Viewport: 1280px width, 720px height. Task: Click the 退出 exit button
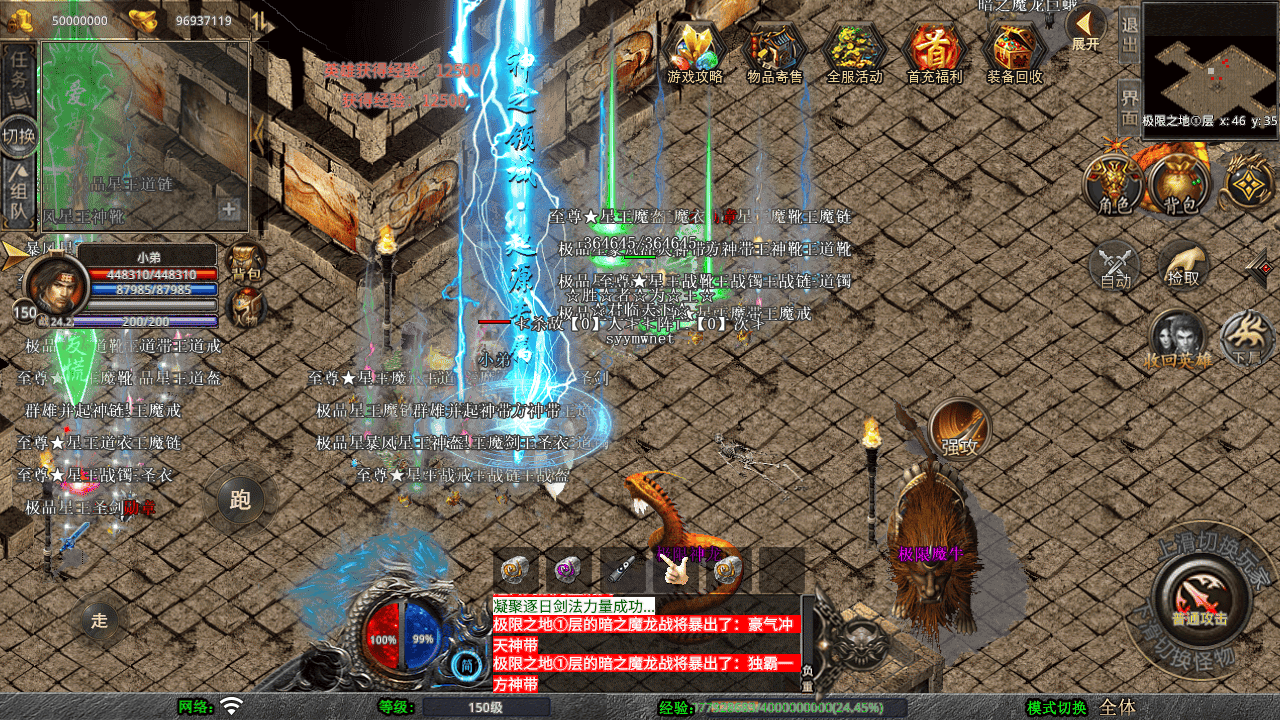pos(1129,34)
